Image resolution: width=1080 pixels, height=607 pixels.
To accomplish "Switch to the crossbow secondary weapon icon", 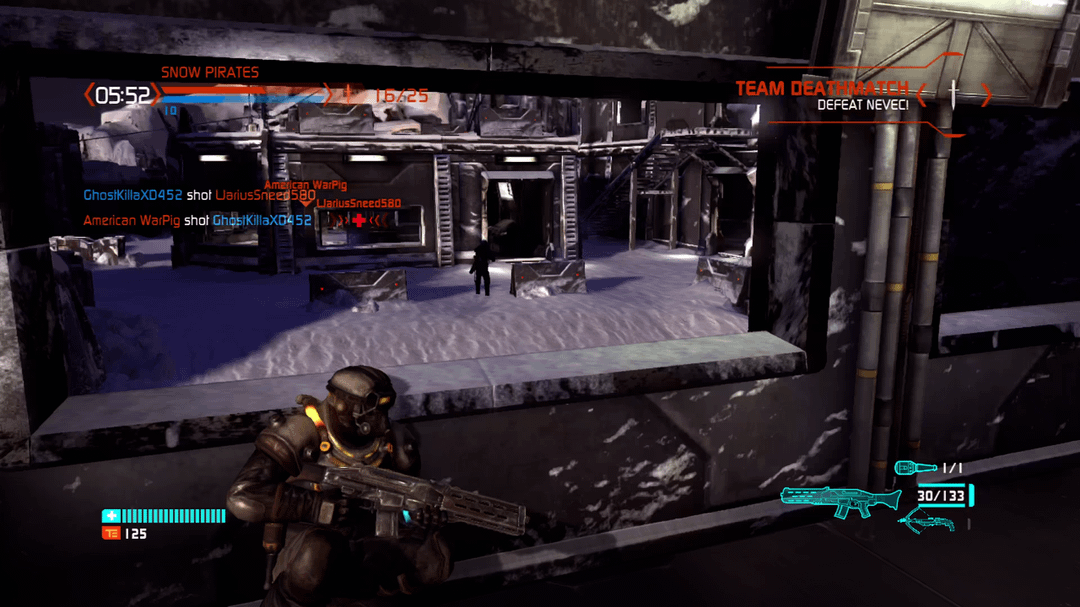I will [x=926, y=520].
